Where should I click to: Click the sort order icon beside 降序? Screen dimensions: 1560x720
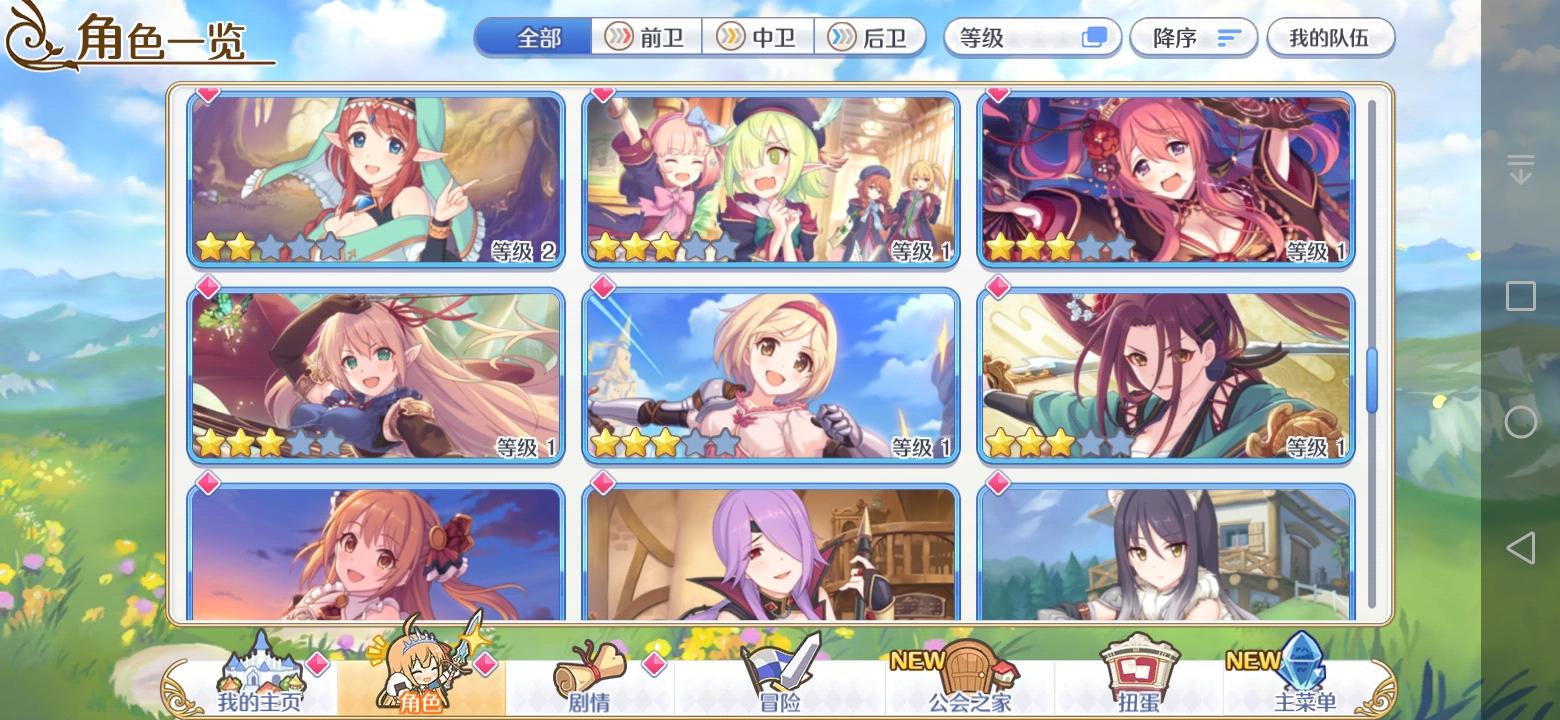[1227, 37]
